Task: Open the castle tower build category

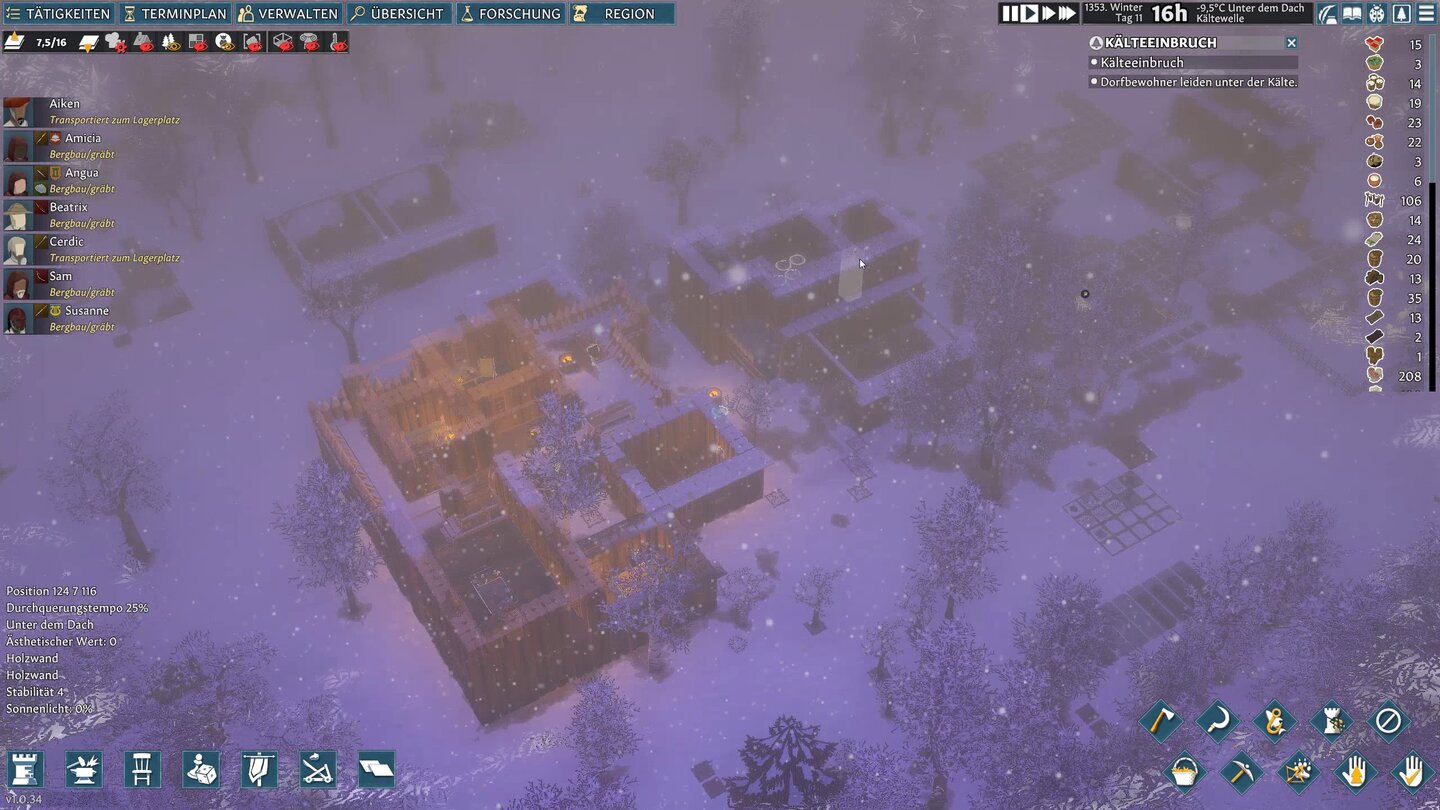Action: click(x=24, y=769)
